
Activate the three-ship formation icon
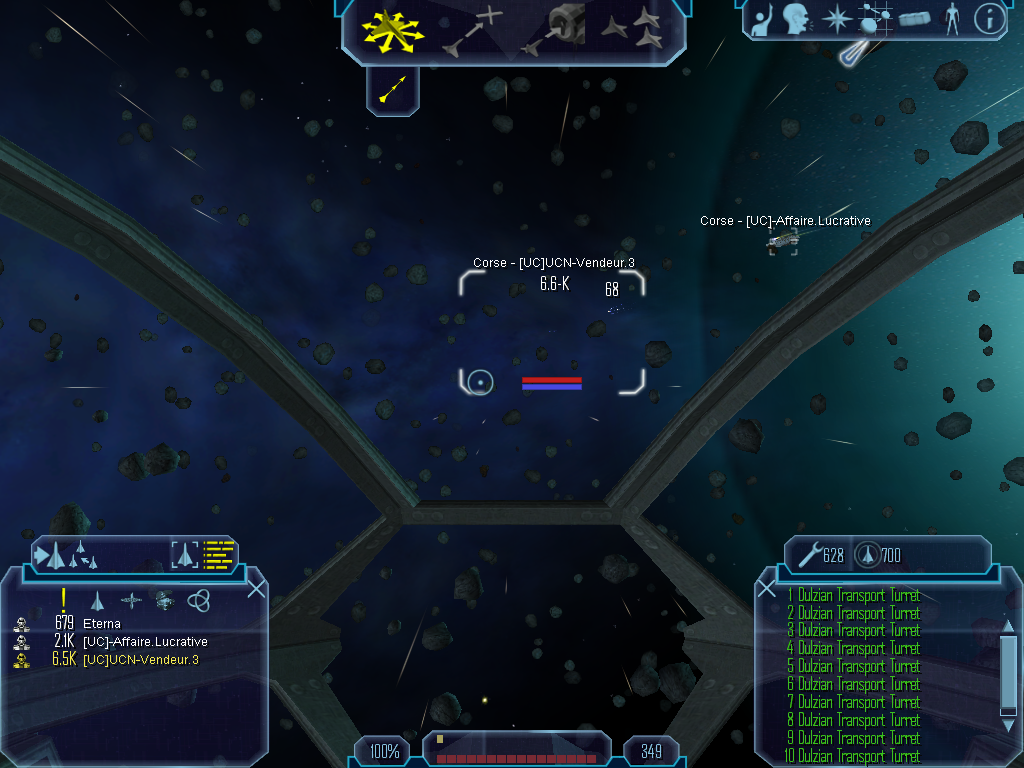point(634,30)
